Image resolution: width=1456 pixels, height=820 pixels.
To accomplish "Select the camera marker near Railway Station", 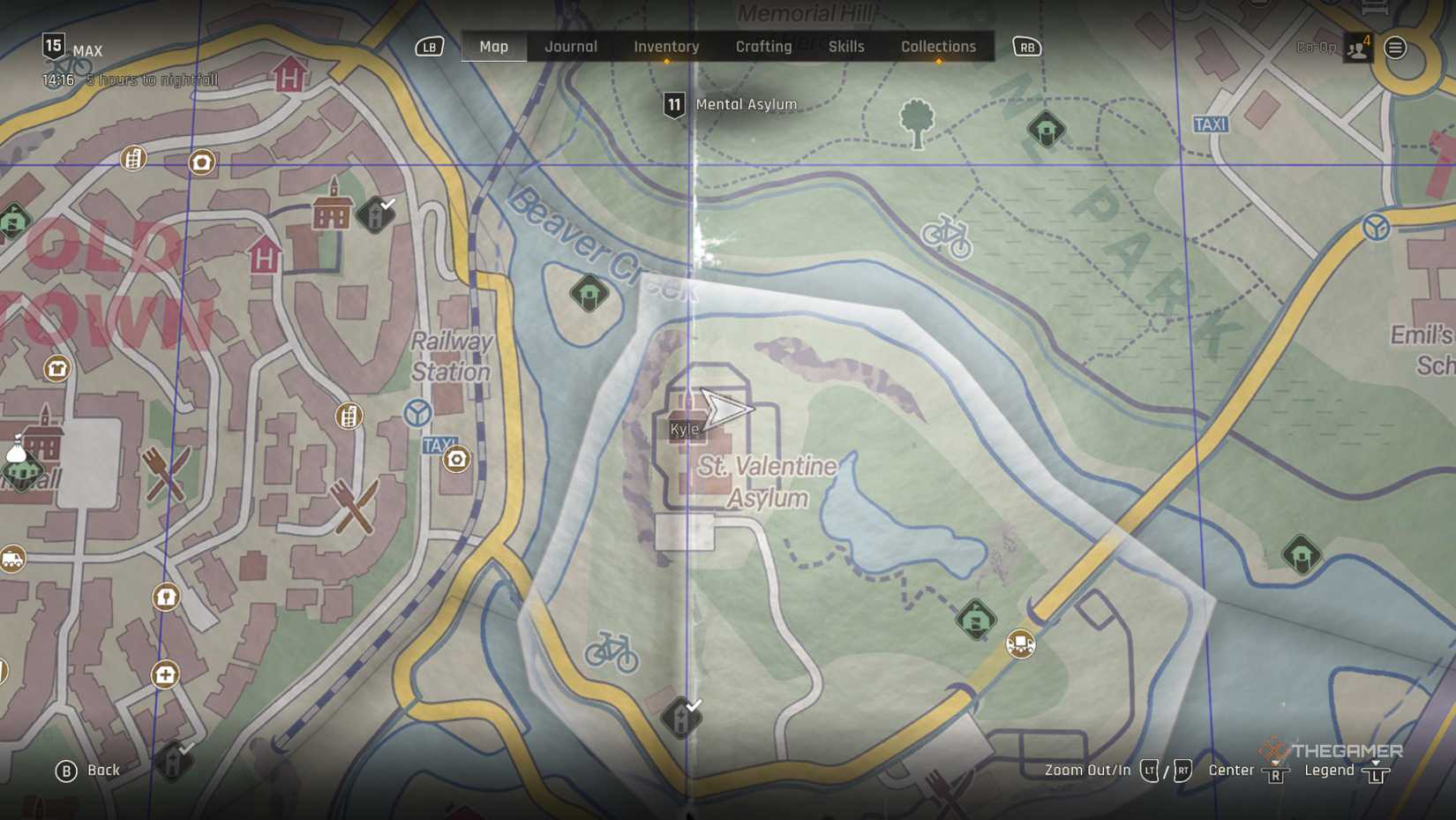I will click(x=456, y=459).
